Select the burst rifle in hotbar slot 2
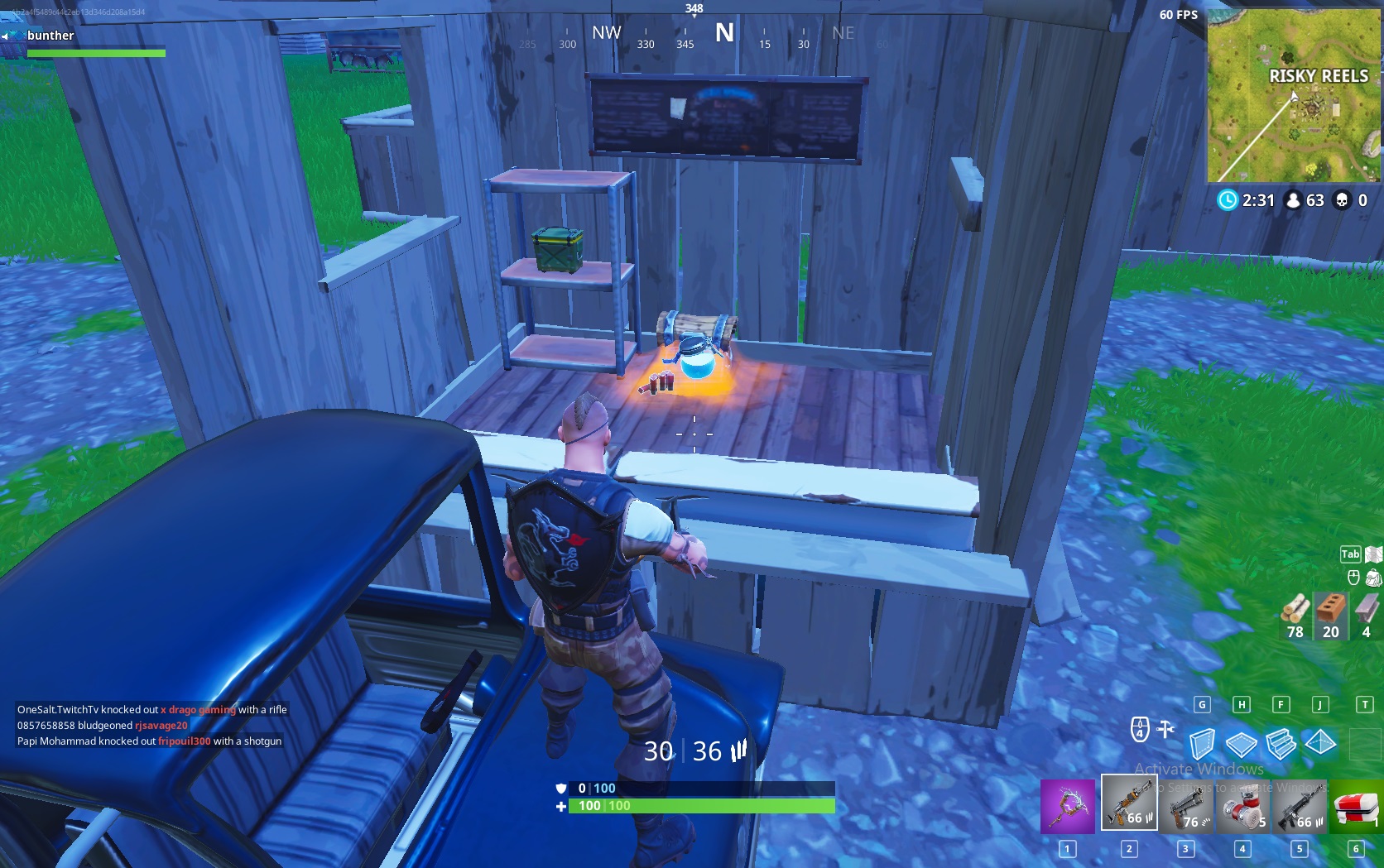Viewport: 1384px width, 868px height. point(1127,807)
